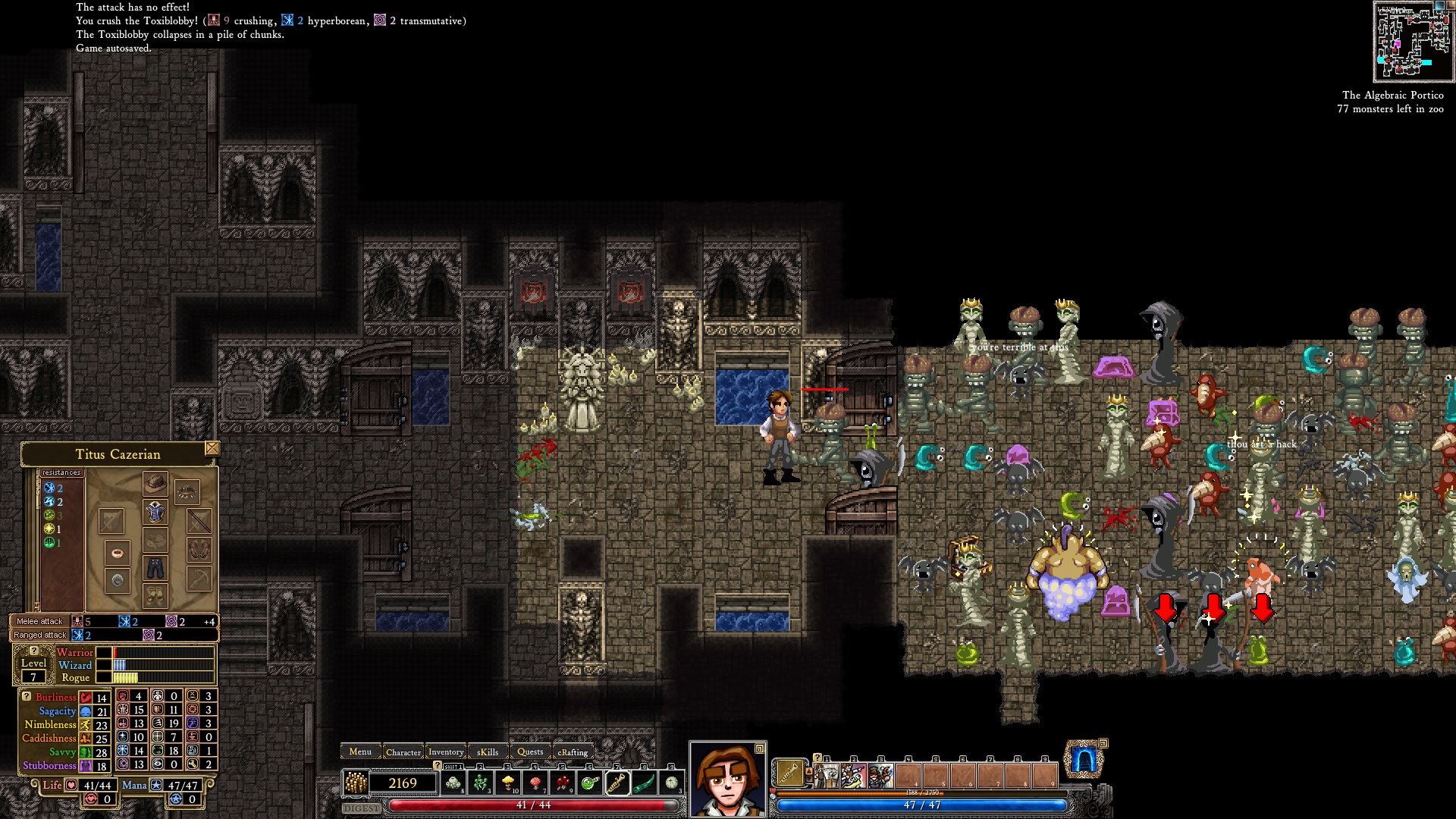The width and height of the screenshot is (1456, 819).
Task: Select the equipped fedora hat slot
Action: pos(155,483)
